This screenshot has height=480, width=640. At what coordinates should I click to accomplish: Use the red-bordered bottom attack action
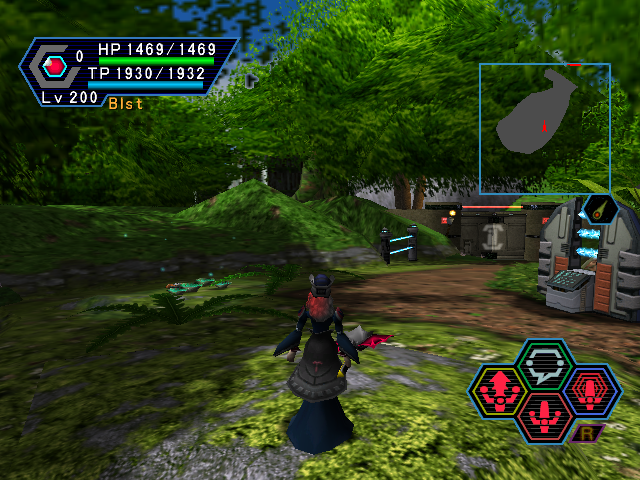(544, 415)
